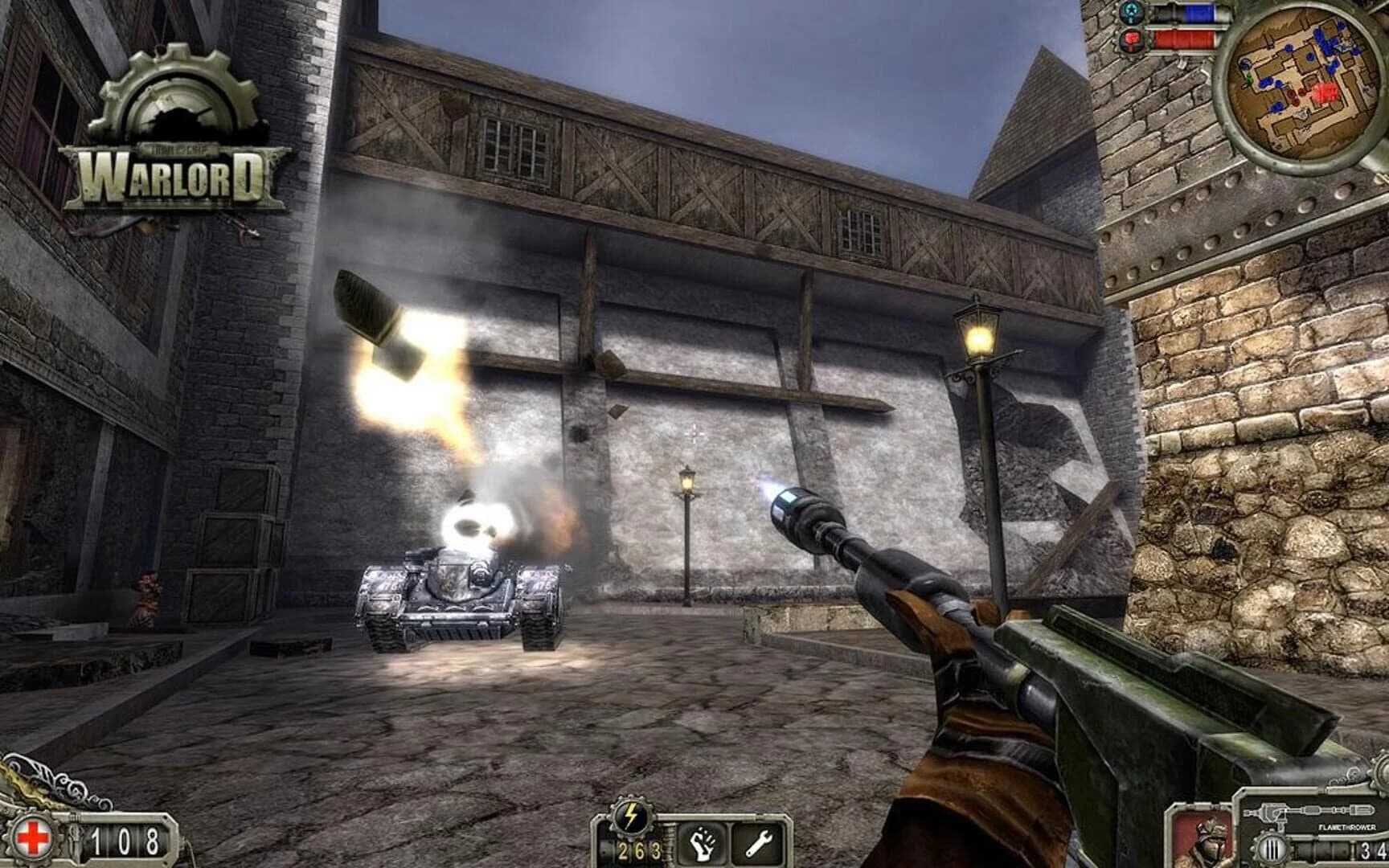The width and height of the screenshot is (1389, 868).
Task: Click the red team fist emblem
Action: (1131, 39)
